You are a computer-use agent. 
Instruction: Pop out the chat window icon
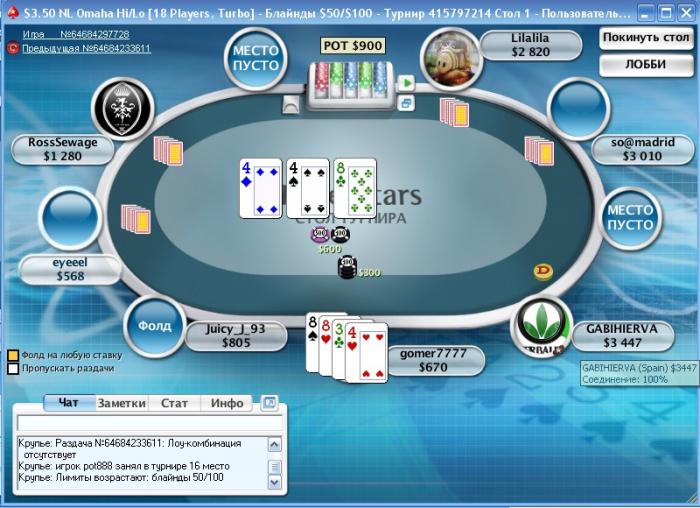pos(269,403)
